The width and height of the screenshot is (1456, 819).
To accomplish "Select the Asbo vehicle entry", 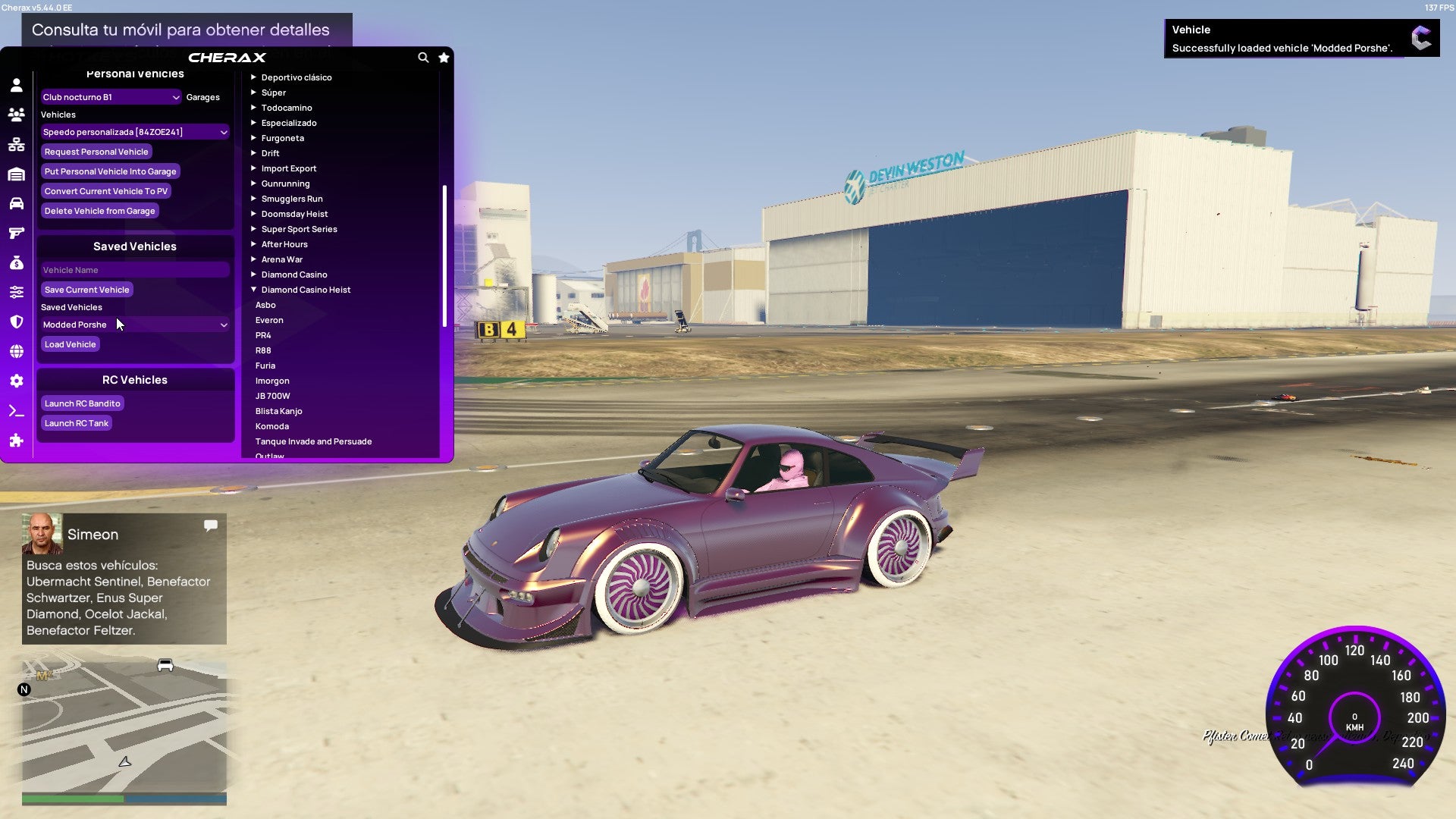I will point(265,305).
